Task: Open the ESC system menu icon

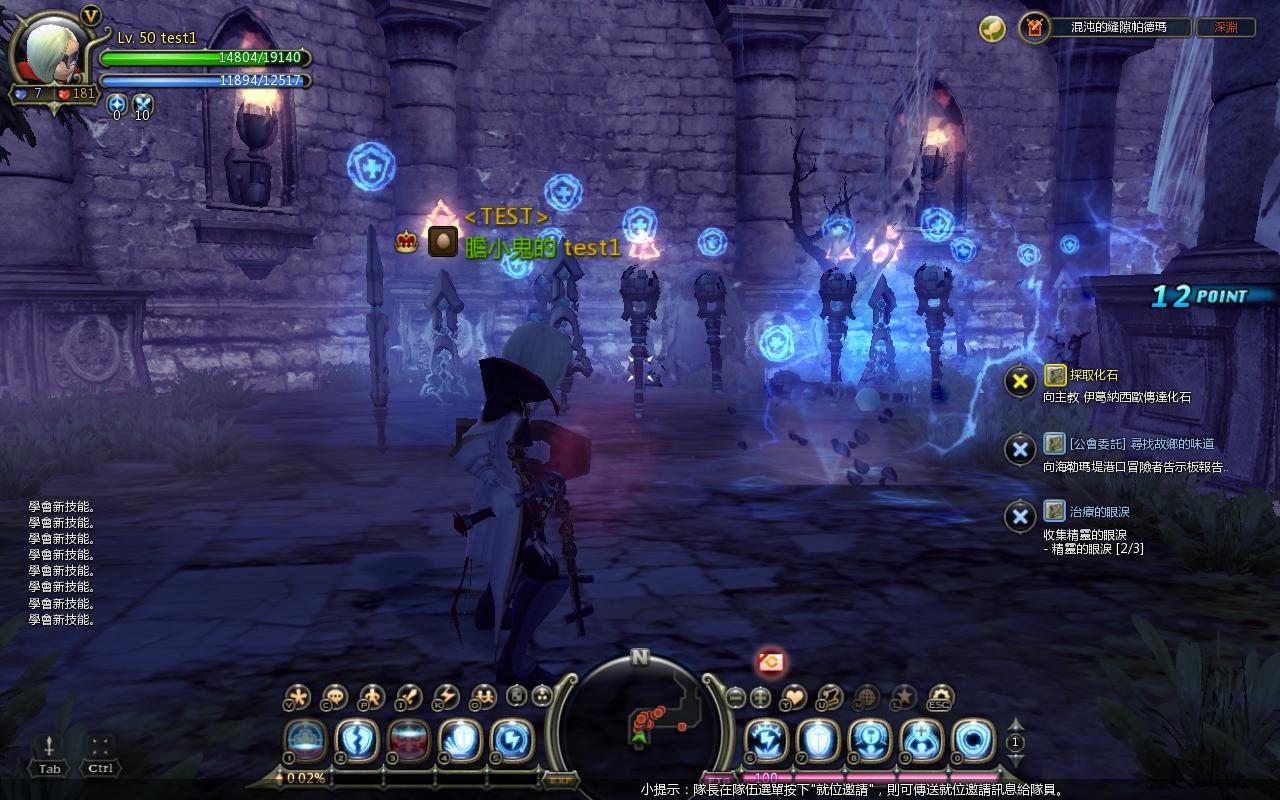Action: point(940,696)
